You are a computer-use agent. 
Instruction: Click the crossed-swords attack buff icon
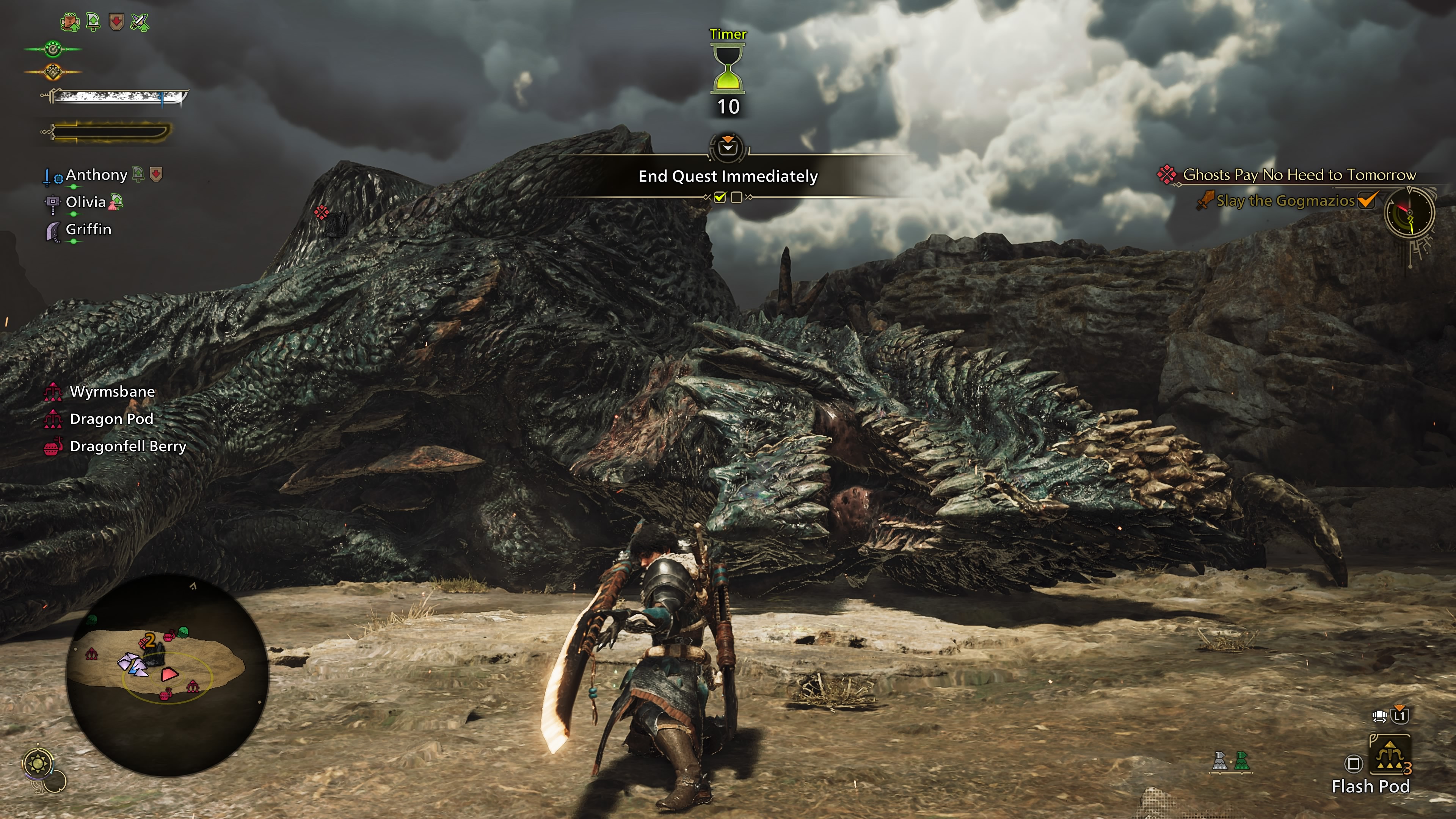pyautogui.click(x=139, y=22)
